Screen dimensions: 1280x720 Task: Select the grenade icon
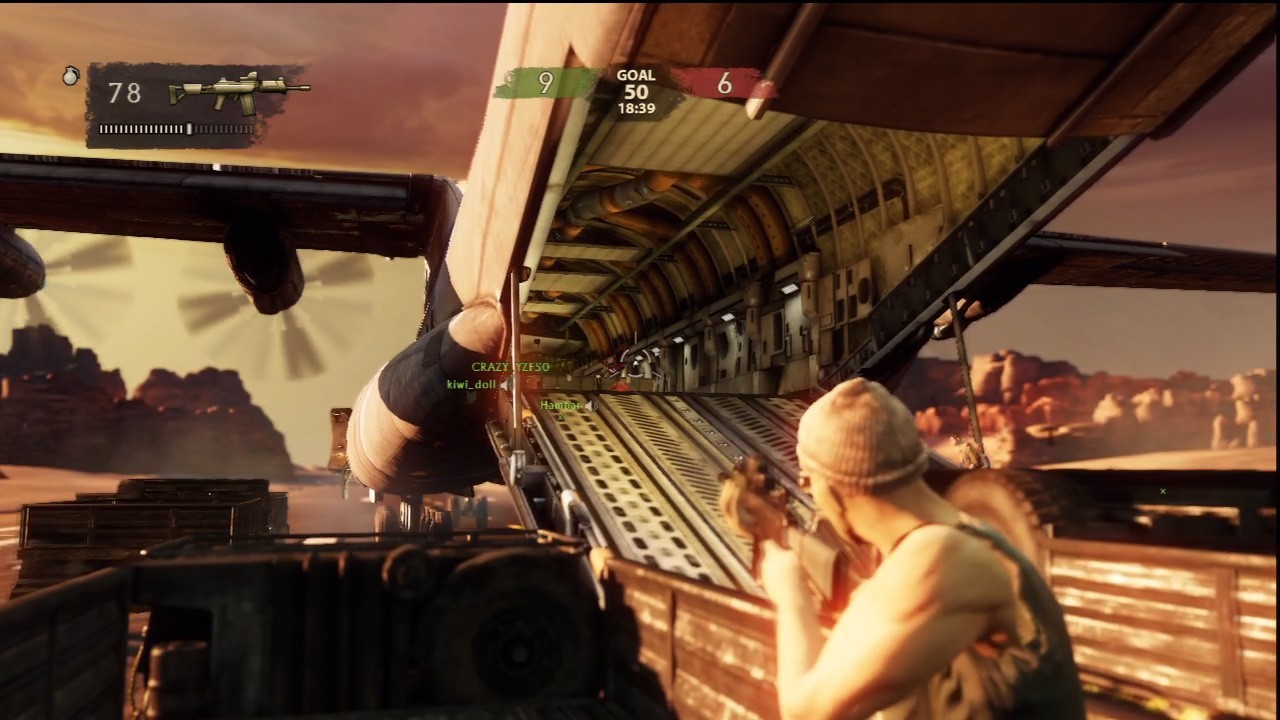(70, 76)
